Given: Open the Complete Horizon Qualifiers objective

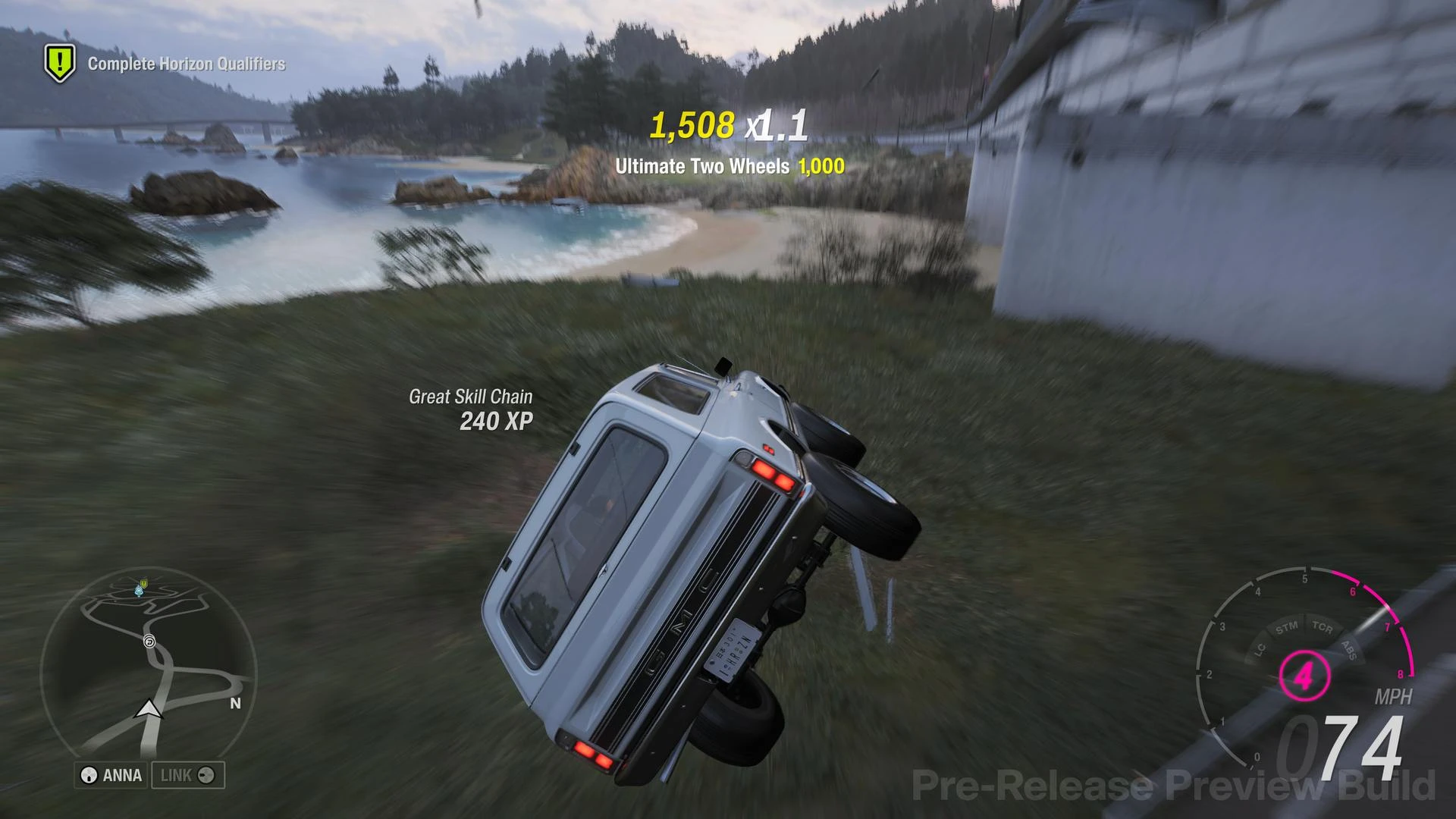Looking at the screenshot, I should pyautogui.click(x=187, y=64).
